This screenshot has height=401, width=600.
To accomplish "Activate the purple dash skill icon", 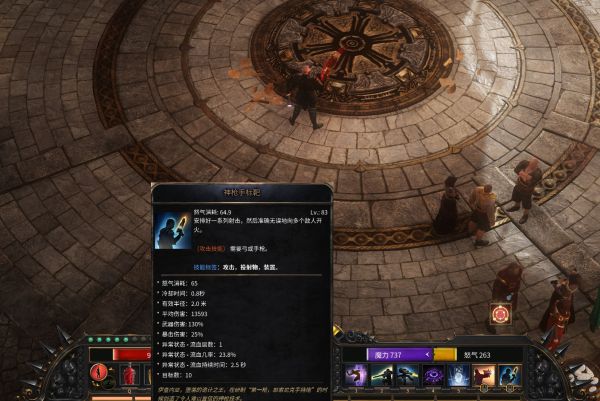I will [x=355, y=376].
